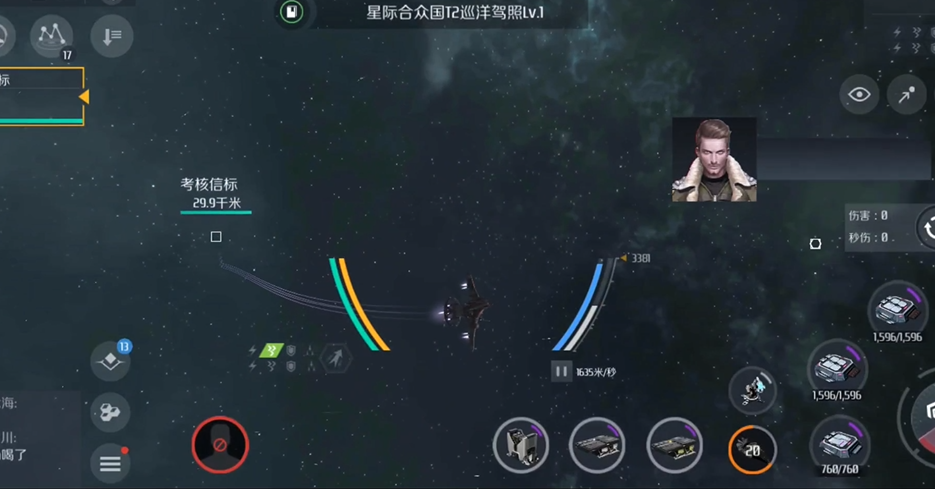Open the layered-diamond icon with badge 13
The width and height of the screenshot is (935, 489).
[x=111, y=362]
